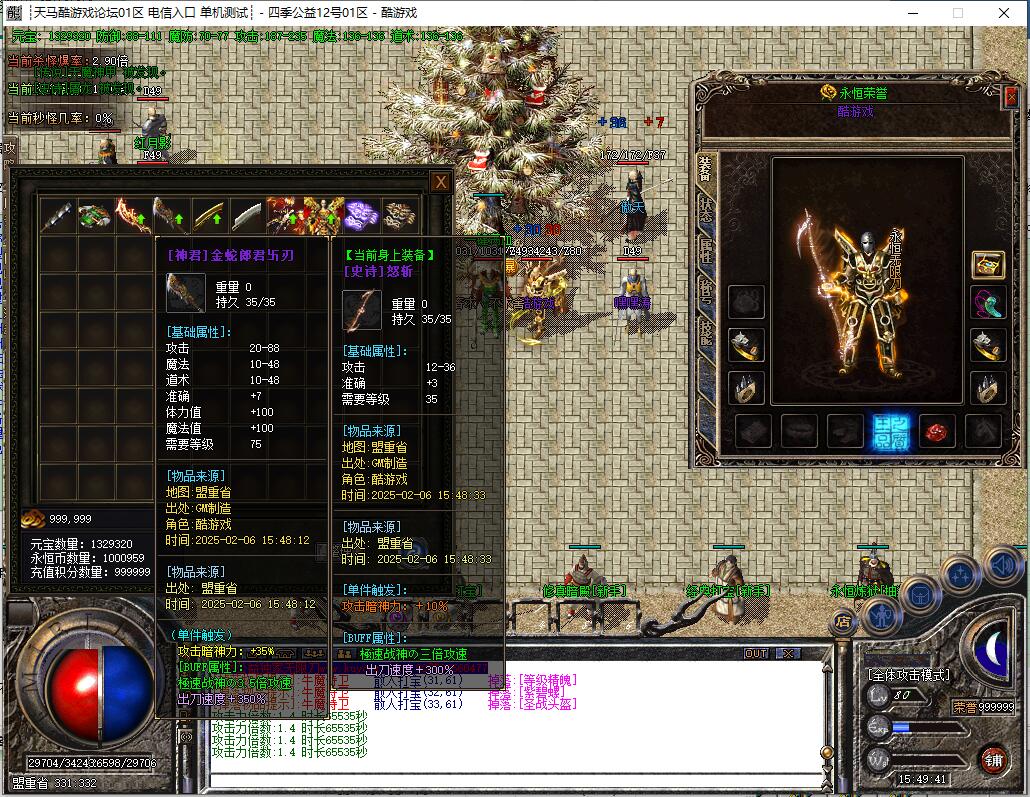Viewport: 1030px width, 797px height.
Task: Minimize the game window
Action: [912, 13]
